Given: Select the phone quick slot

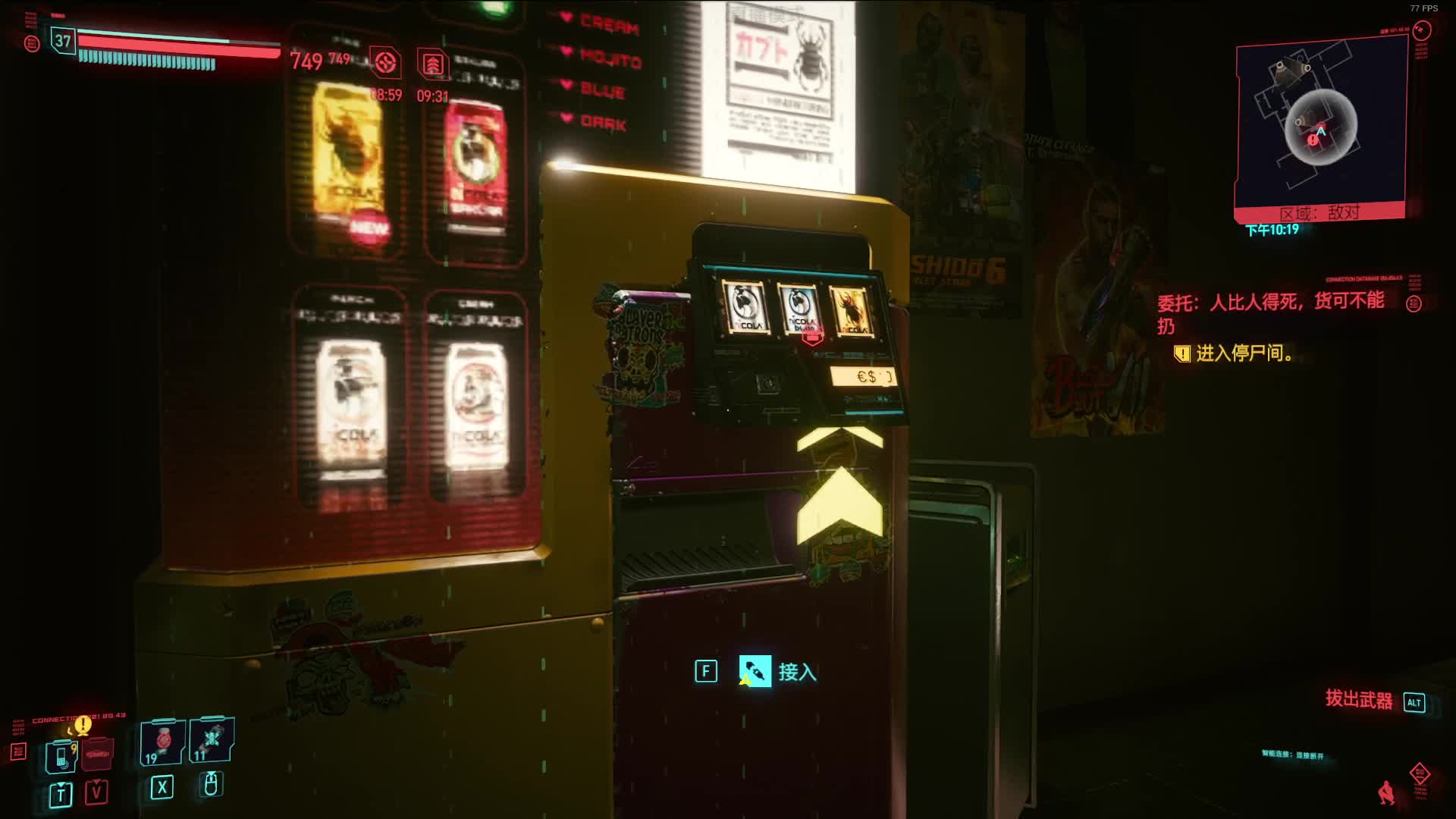Looking at the screenshot, I should pos(61,756).
